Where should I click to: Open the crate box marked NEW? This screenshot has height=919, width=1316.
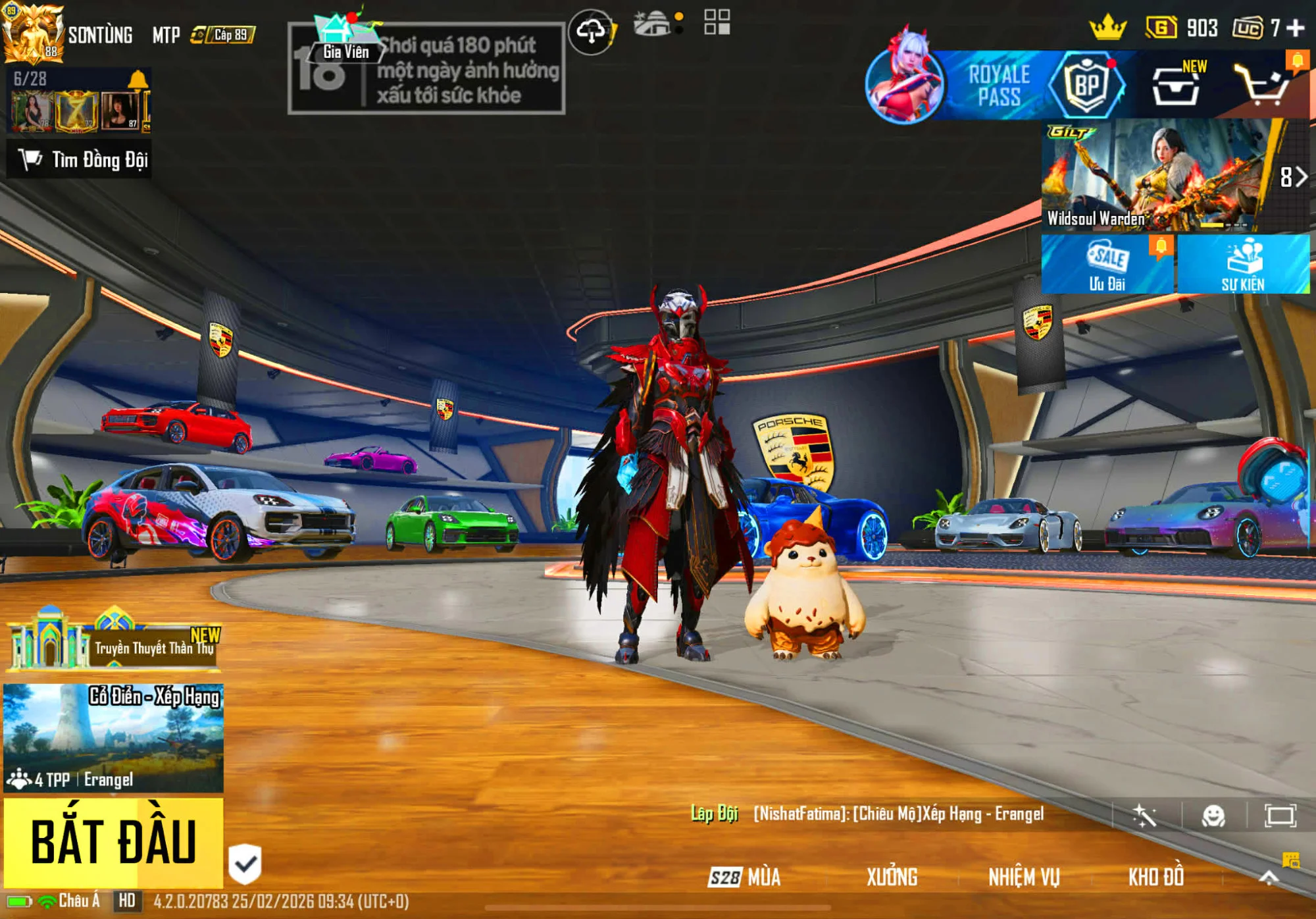[1176, 86]
